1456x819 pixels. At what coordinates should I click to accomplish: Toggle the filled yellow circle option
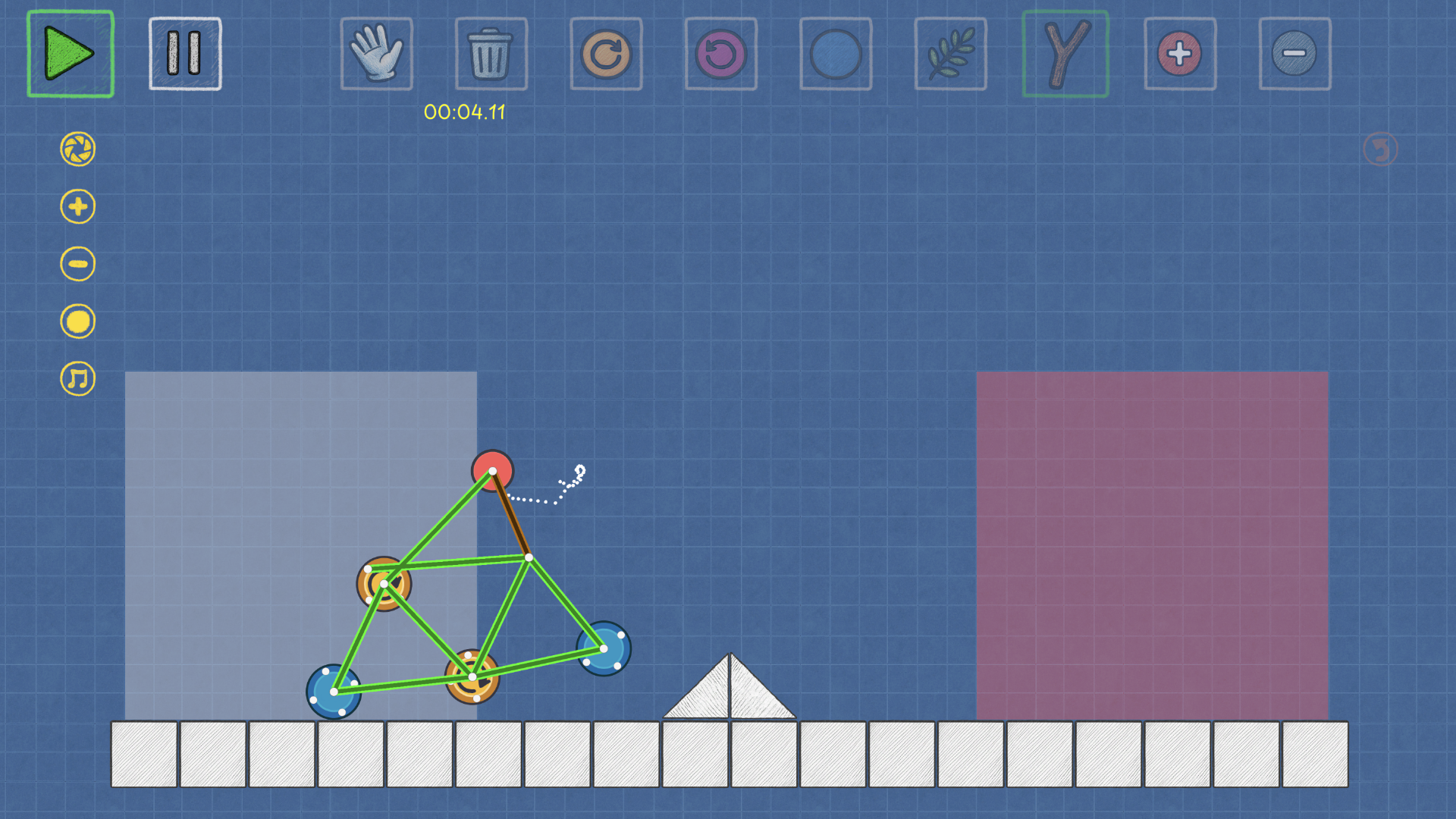coord(77,322)
